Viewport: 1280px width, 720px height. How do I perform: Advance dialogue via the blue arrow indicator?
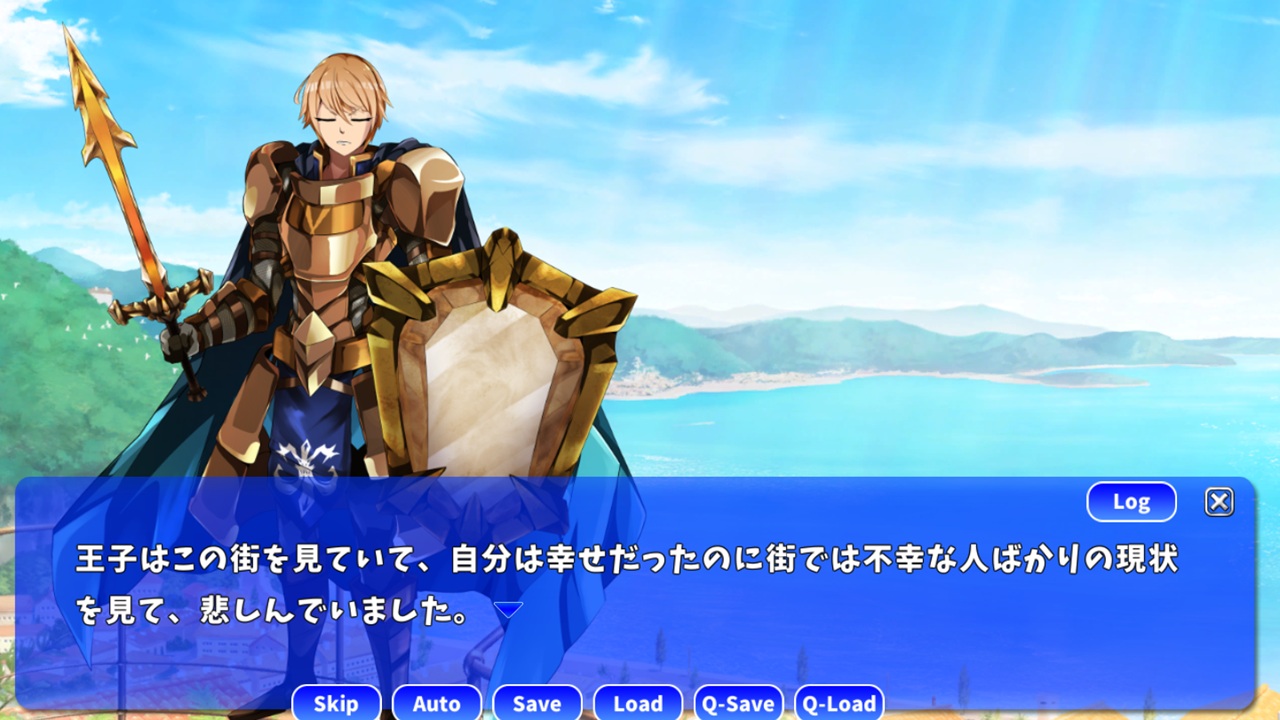click(x=508, y=609)
